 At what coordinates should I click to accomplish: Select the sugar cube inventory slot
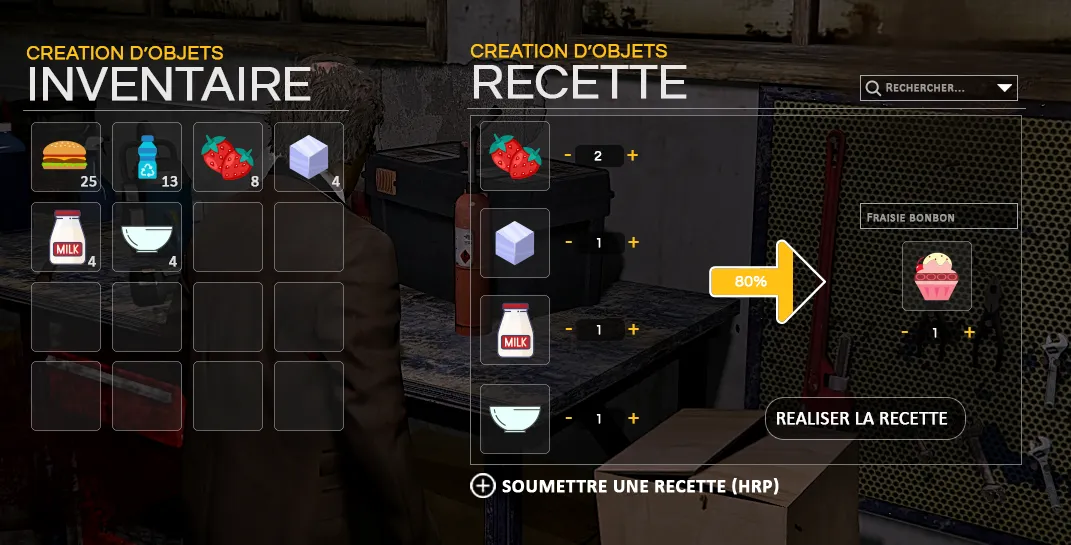309,157
